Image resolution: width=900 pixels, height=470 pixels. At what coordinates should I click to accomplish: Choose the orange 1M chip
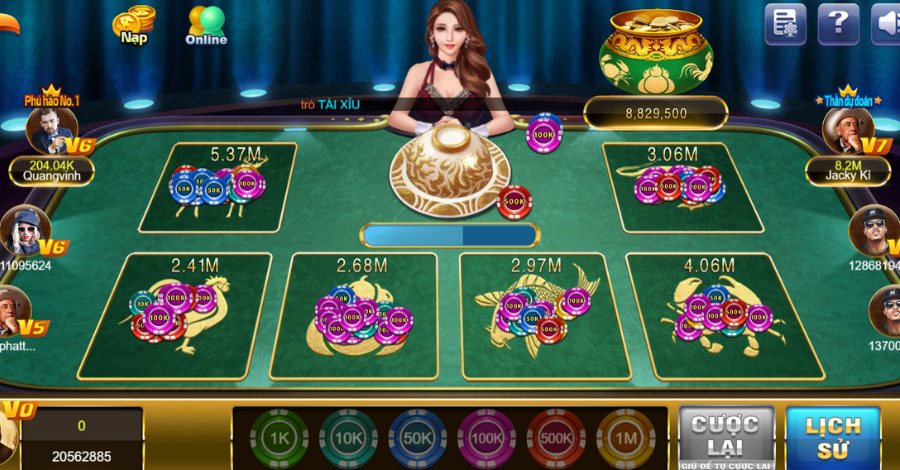625,438
